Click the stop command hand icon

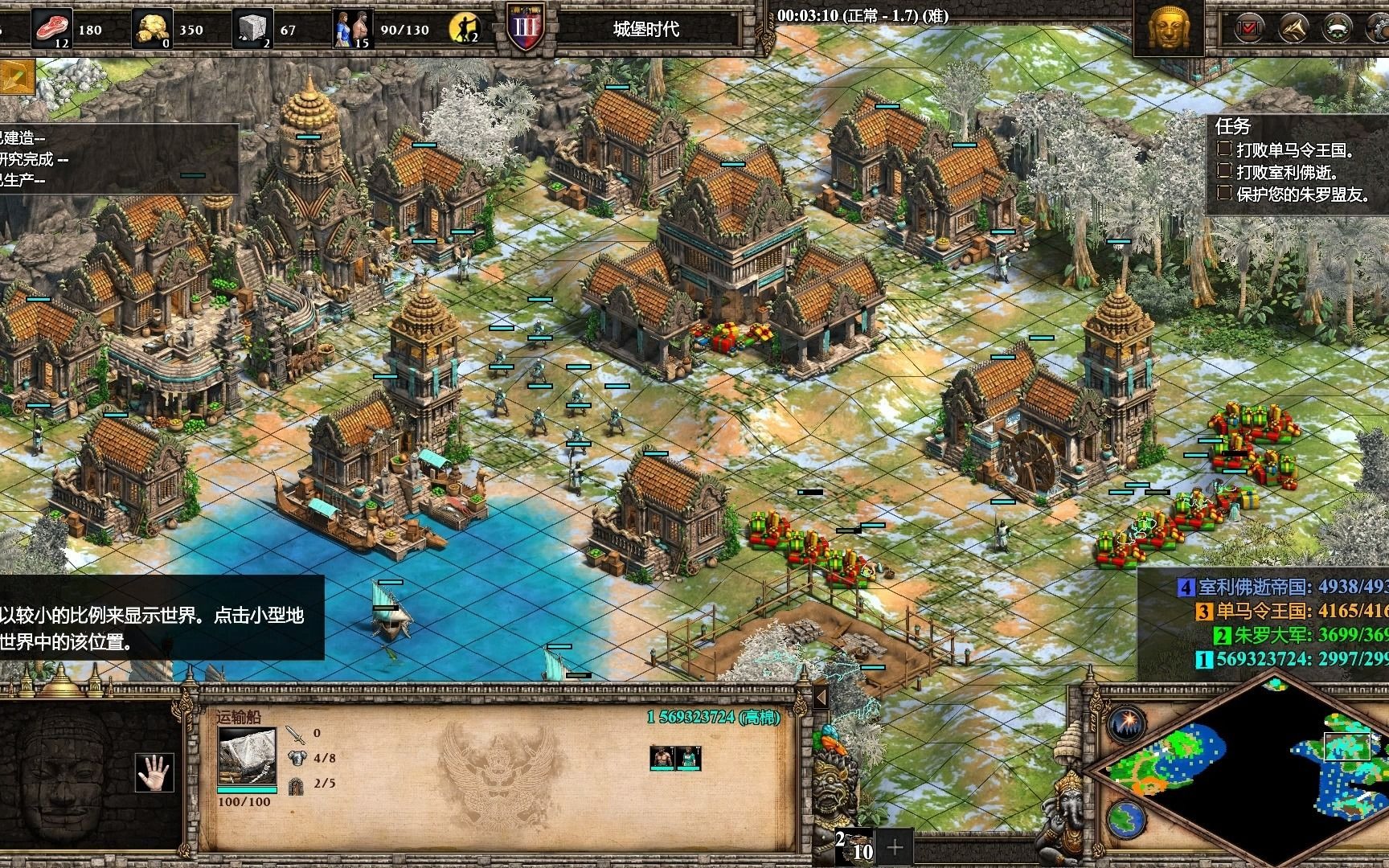(154, 773)
